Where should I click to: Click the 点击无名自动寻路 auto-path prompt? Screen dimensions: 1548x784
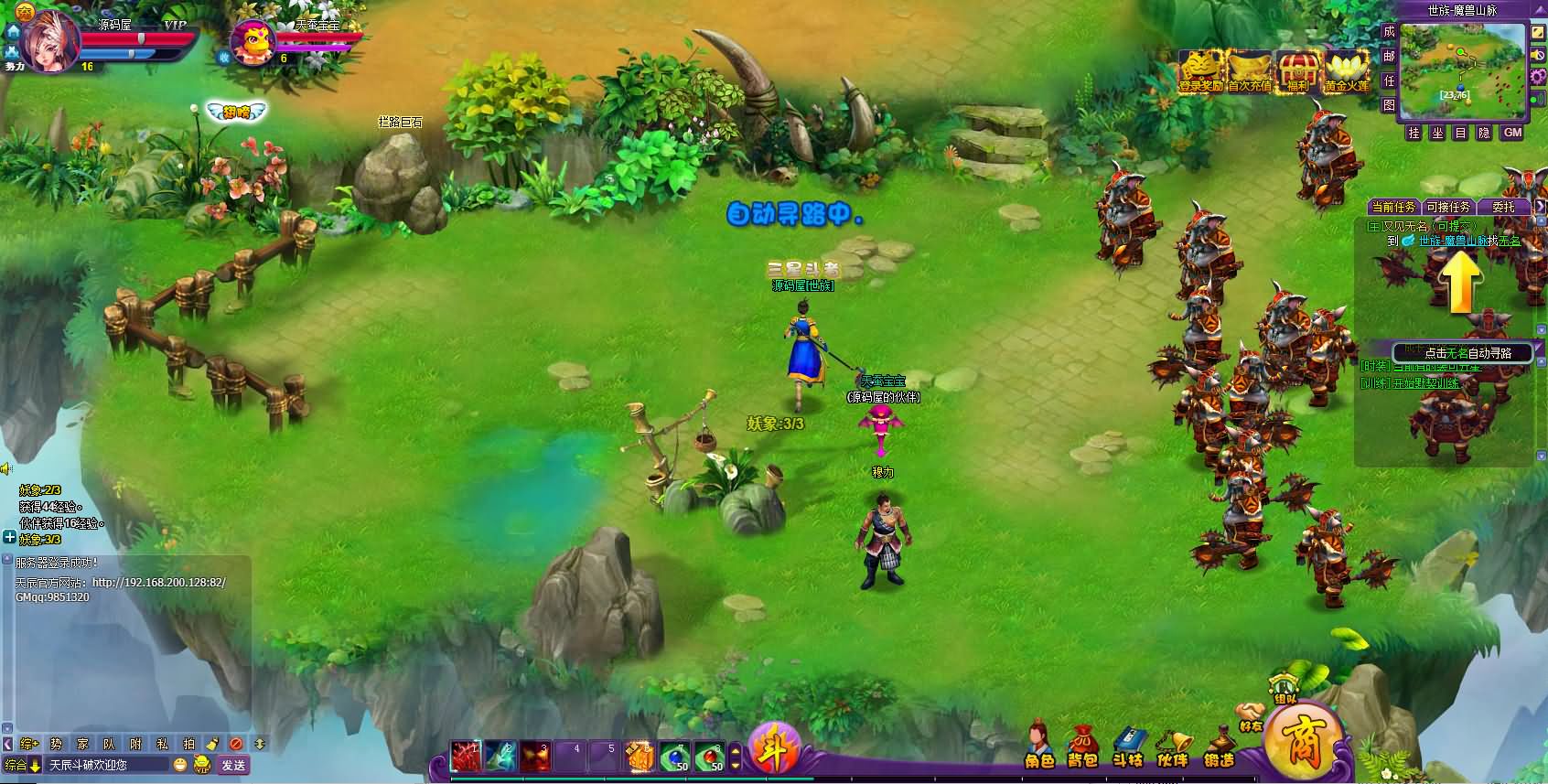(x=1462, y=353)
